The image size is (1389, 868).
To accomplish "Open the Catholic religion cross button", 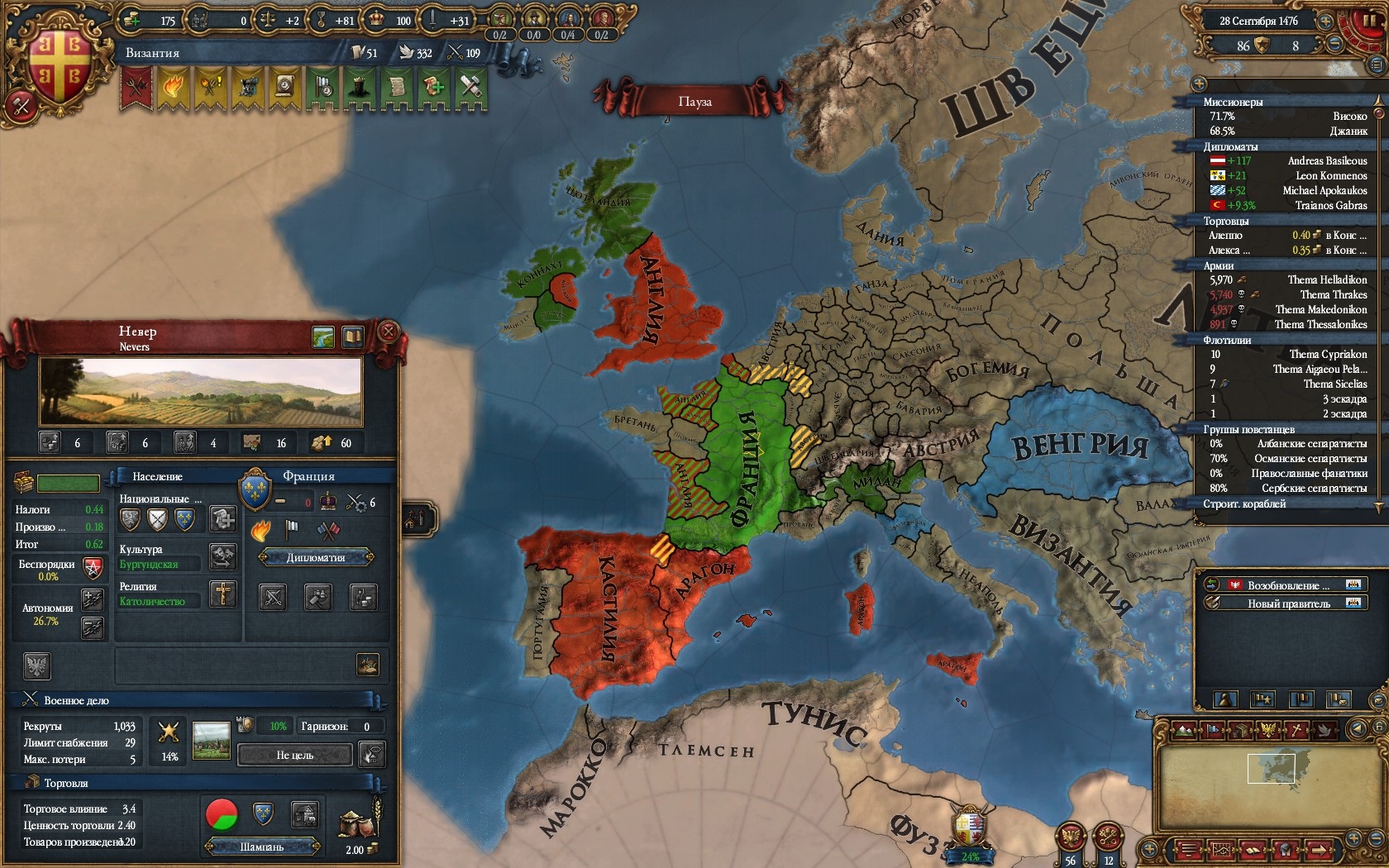I will coord(222,594).
